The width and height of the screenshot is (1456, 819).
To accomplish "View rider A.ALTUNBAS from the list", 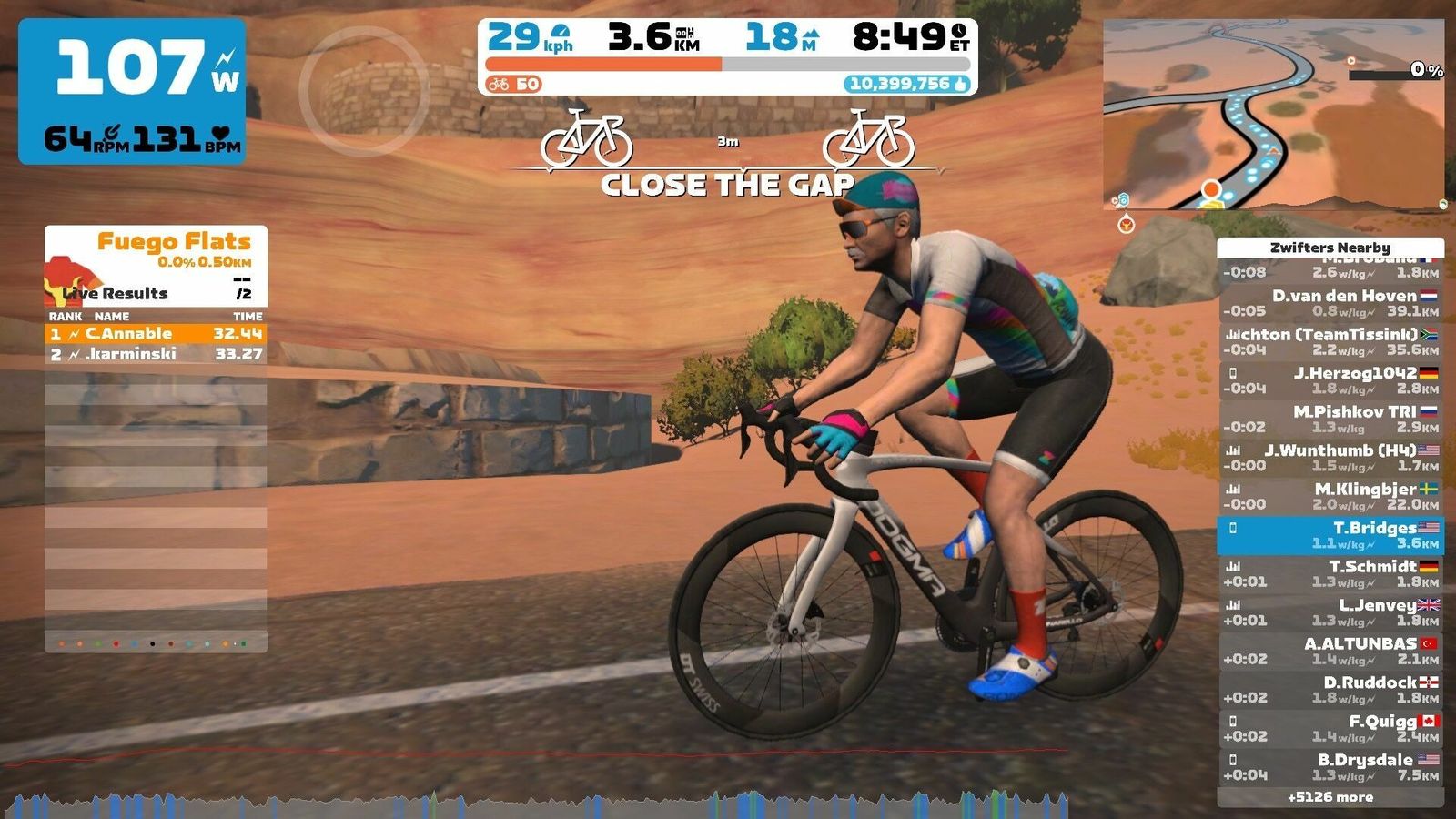I will 1330,651.
